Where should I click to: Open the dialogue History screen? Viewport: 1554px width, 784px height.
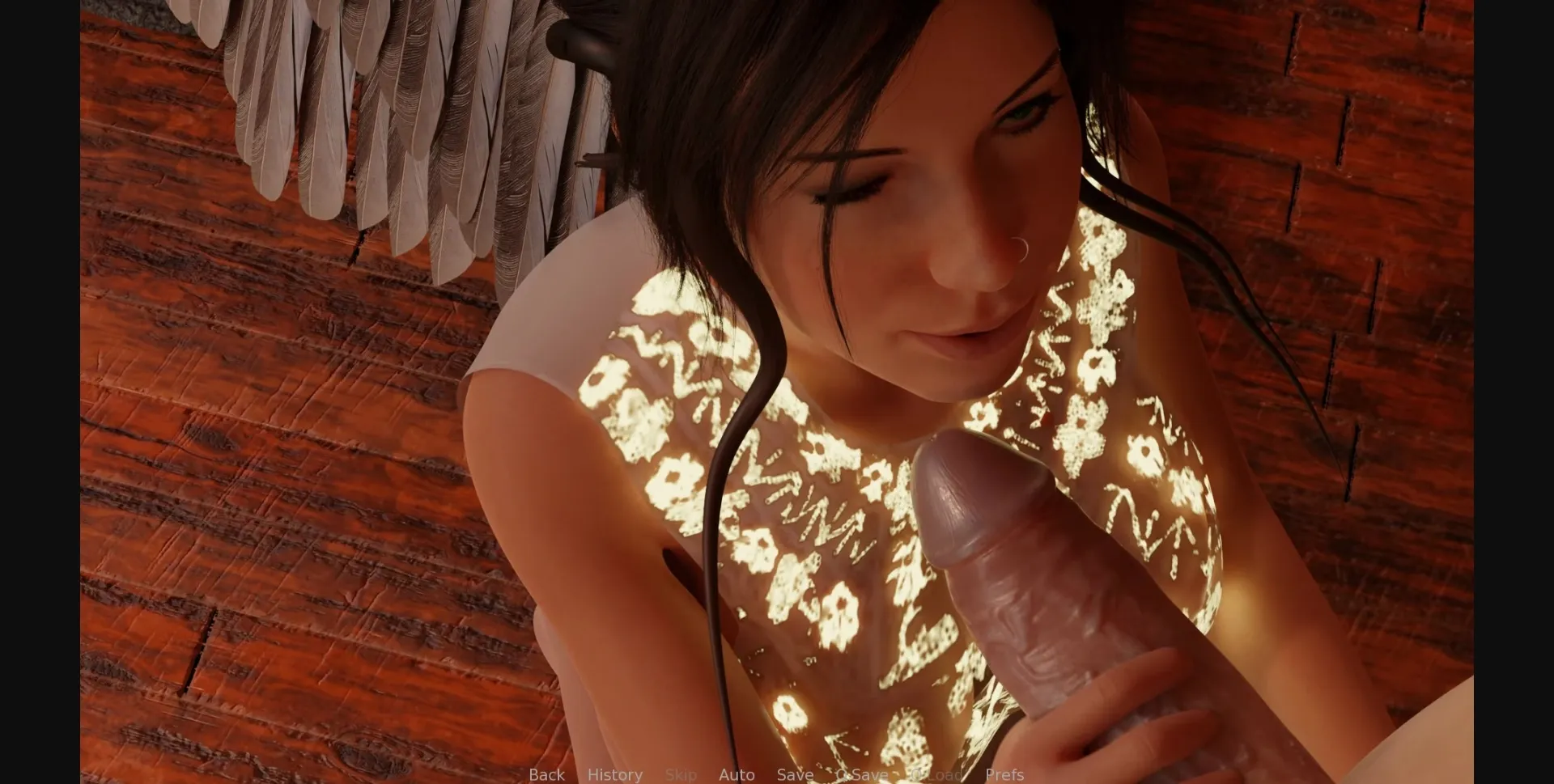(615, 773)
